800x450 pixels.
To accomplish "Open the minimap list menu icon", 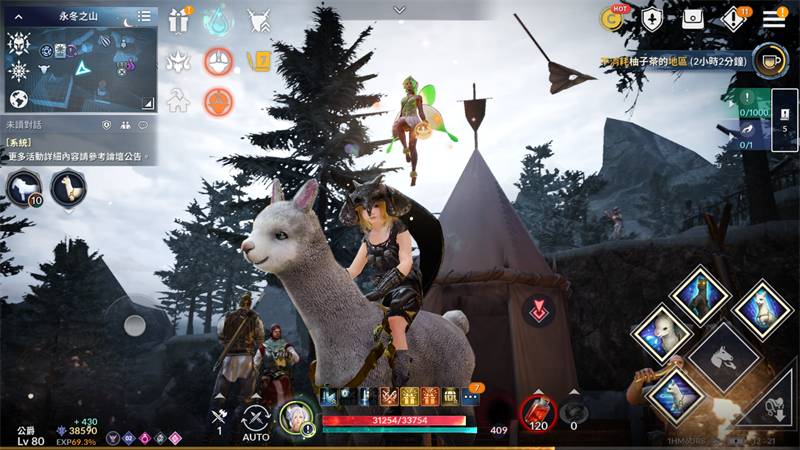I will pyautogui.click(x=145, y=16).
